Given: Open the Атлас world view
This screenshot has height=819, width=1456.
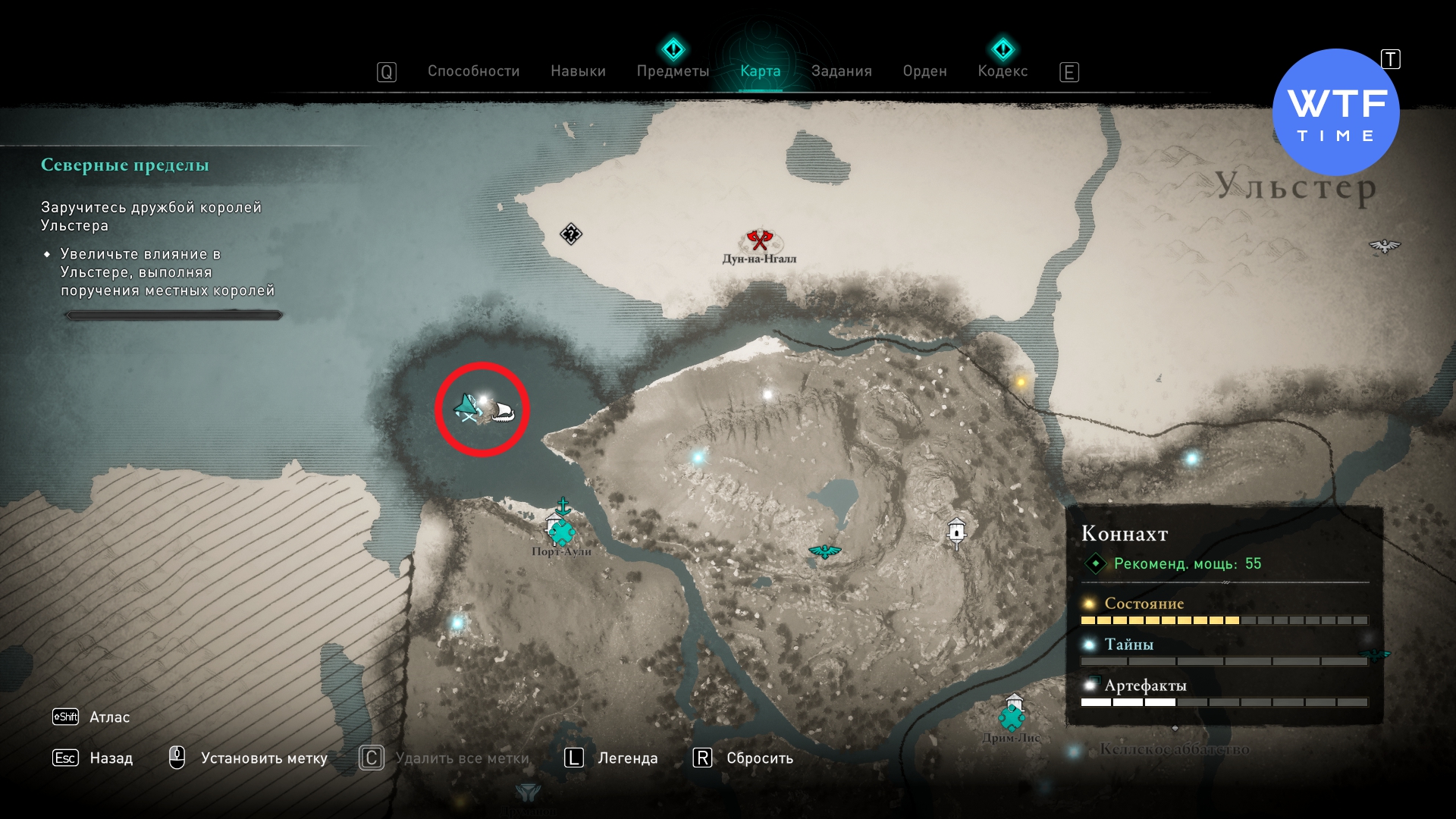Looking at the screenshot, I should (x=109, y=717).
